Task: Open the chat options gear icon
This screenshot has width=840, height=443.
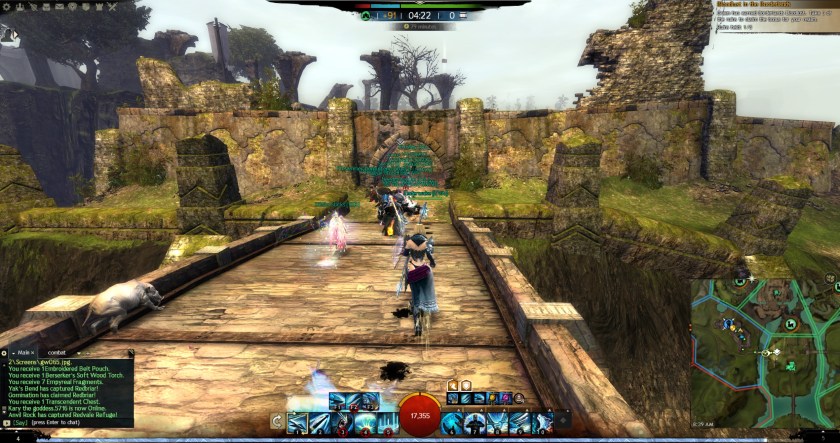Action: point(5,353)
